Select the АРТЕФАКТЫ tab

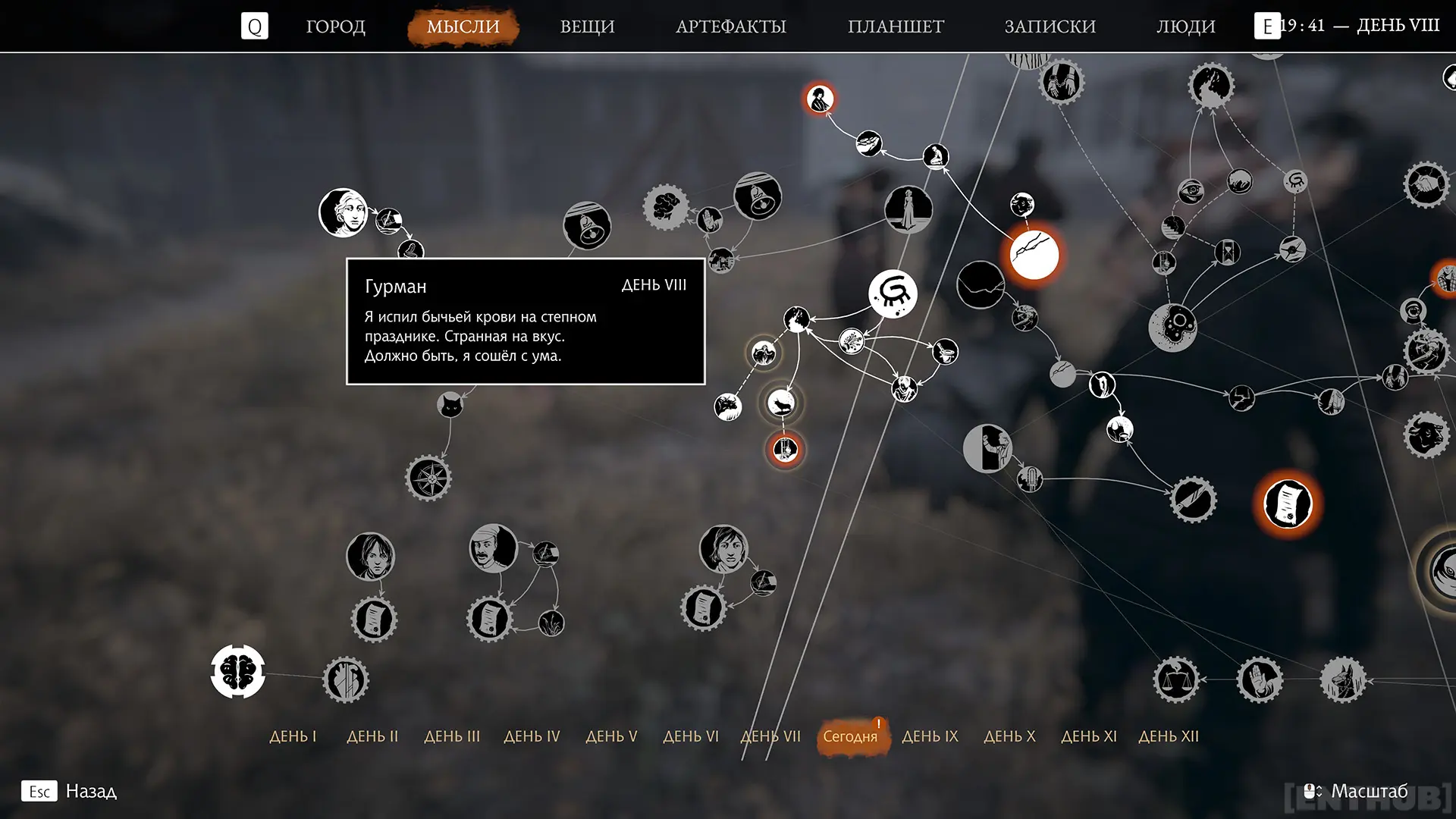730,27
